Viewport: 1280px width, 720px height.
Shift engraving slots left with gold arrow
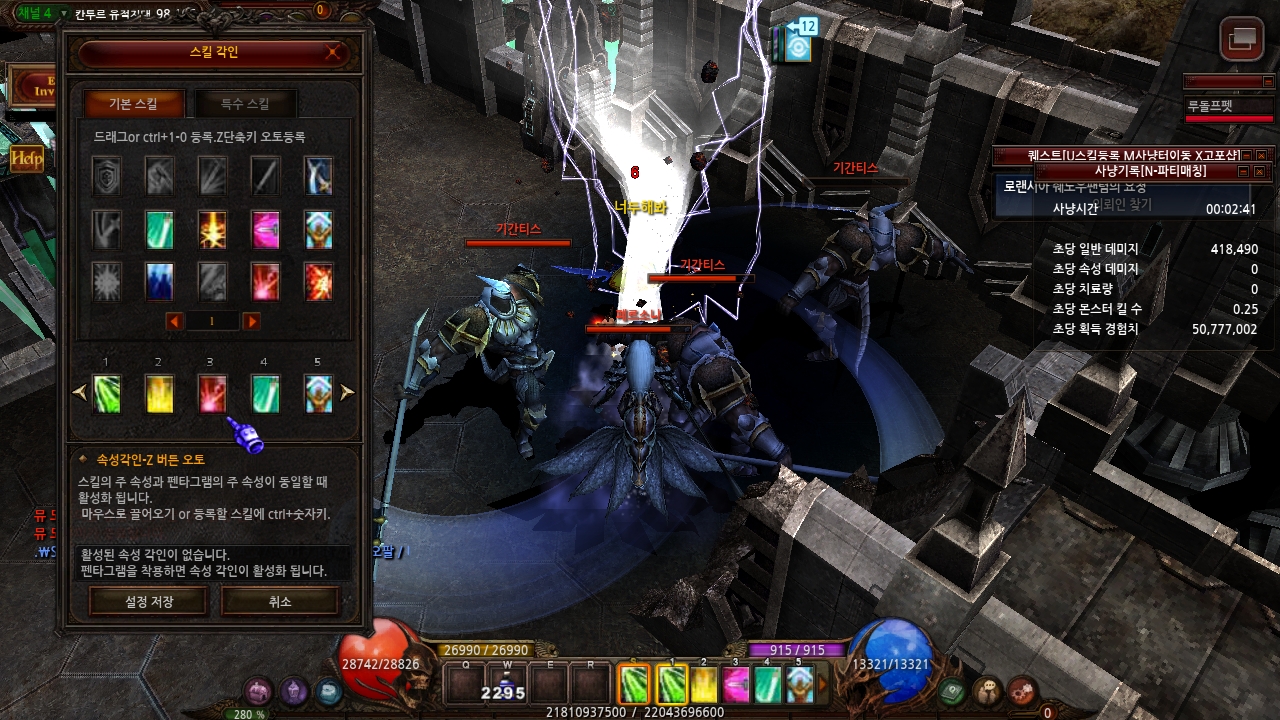point(80,393)
